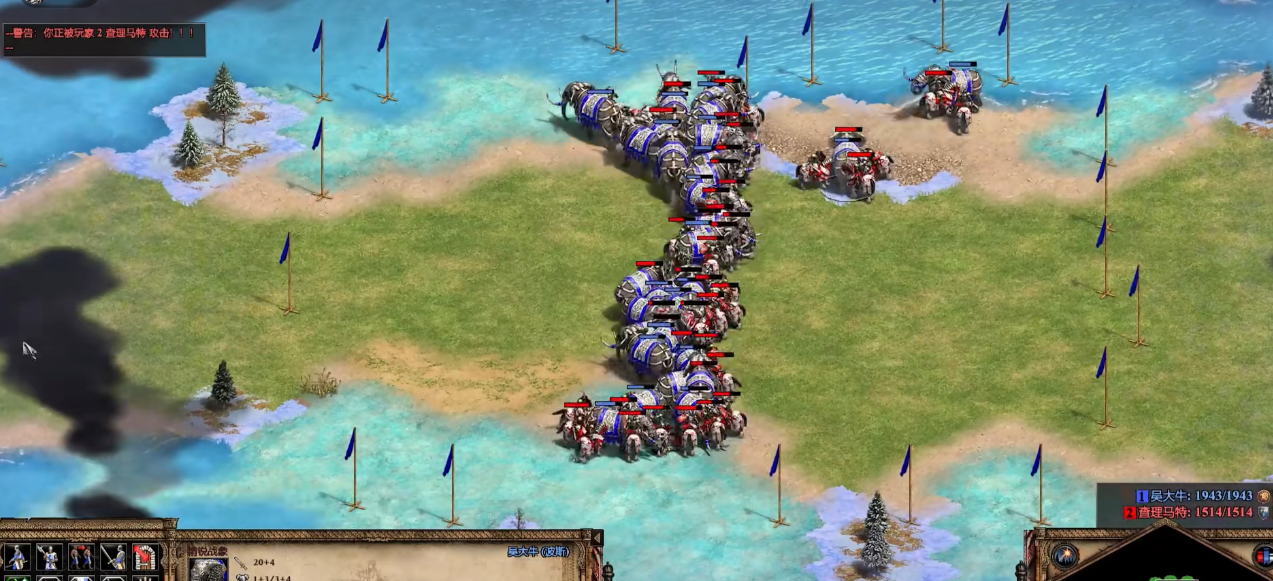Choose the Defensive stance command icon

48,558
